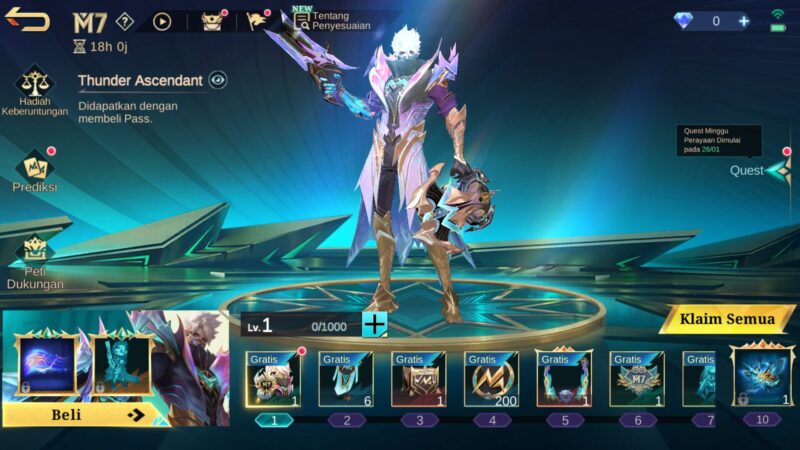Select the level 6 free M7 emblem reward
The image size is (800, 450).
pyautogui.click(x=636, y=379)
